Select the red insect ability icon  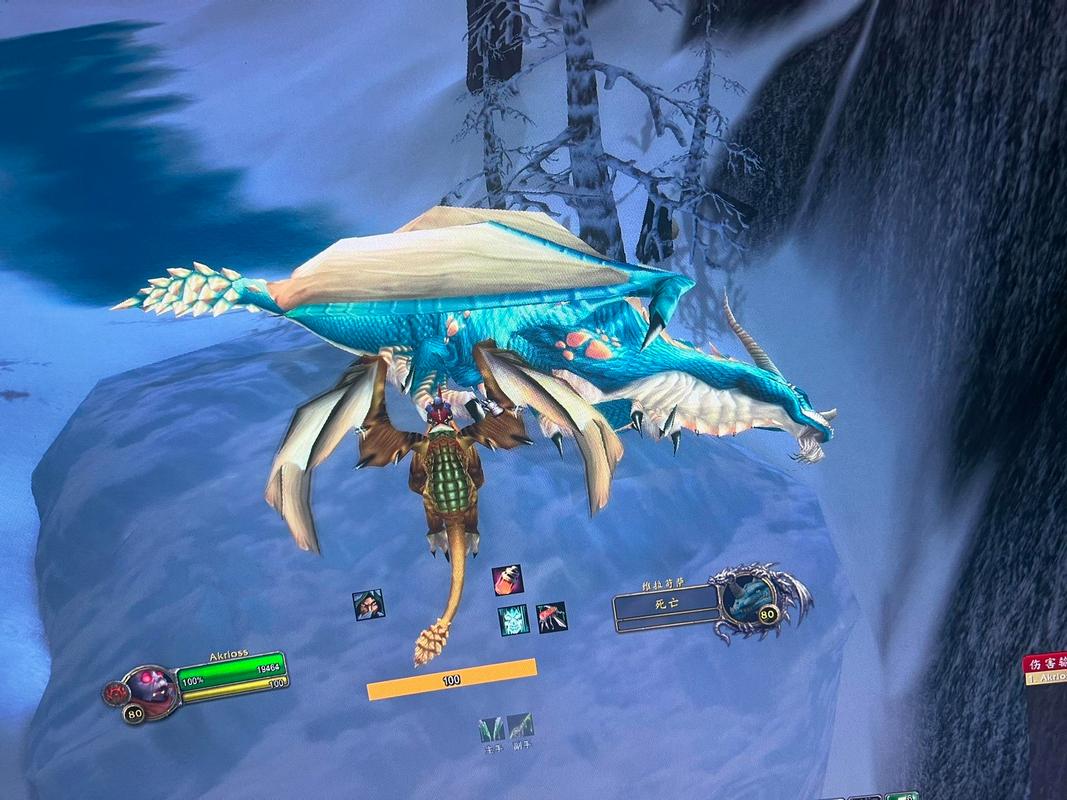pos(551,617)
